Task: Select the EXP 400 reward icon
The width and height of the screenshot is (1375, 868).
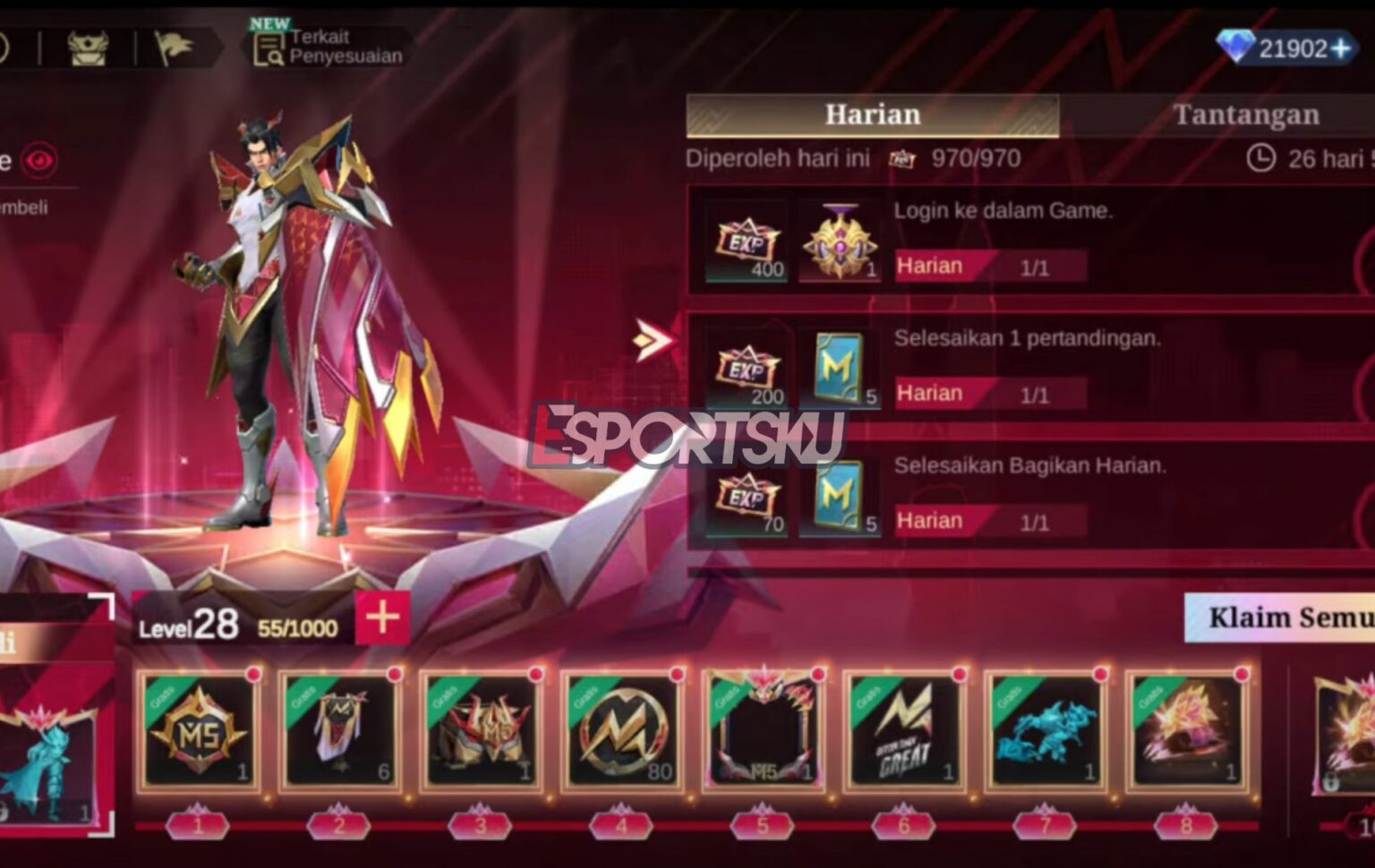Action: coord(745,242)
